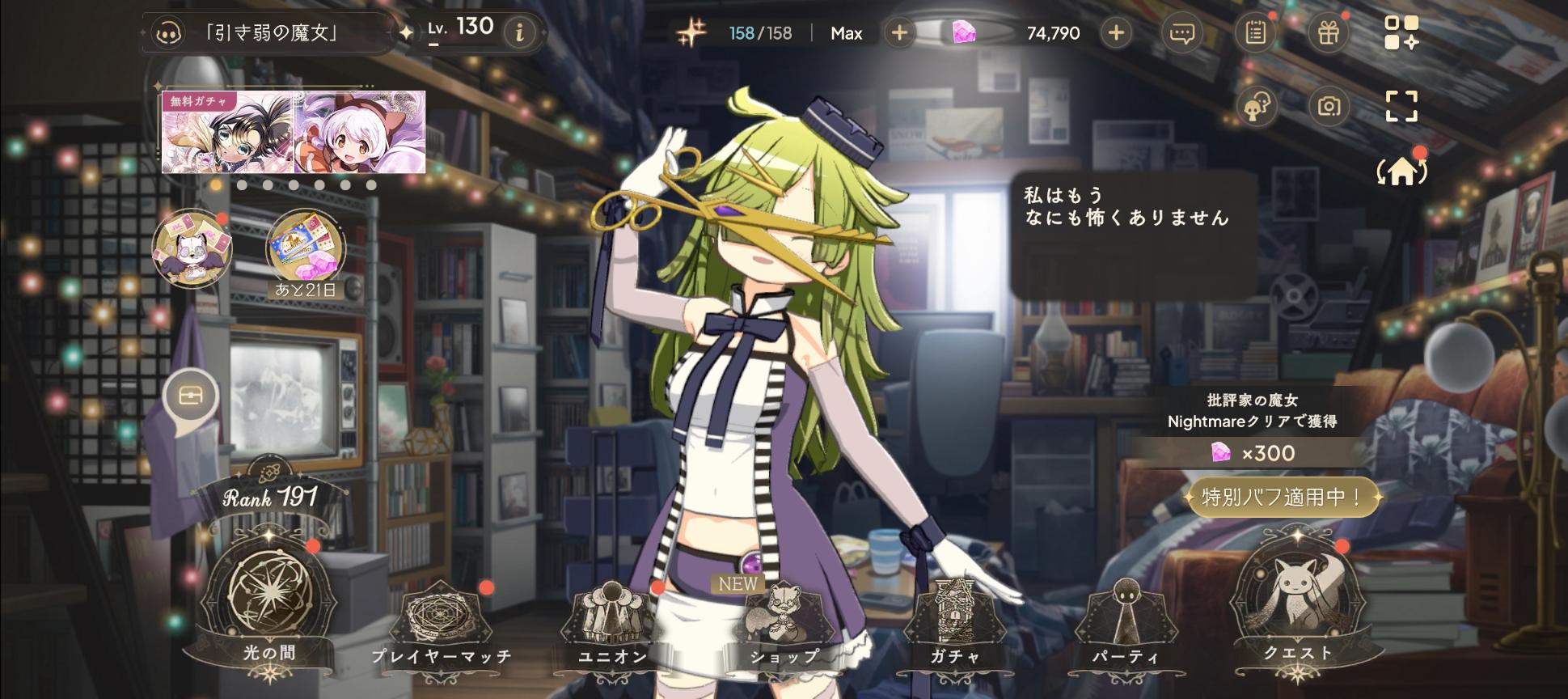The image size is (1568, 699).
Task: Go to the ガチャ (Gacha) screen
Action: (954, 623)
